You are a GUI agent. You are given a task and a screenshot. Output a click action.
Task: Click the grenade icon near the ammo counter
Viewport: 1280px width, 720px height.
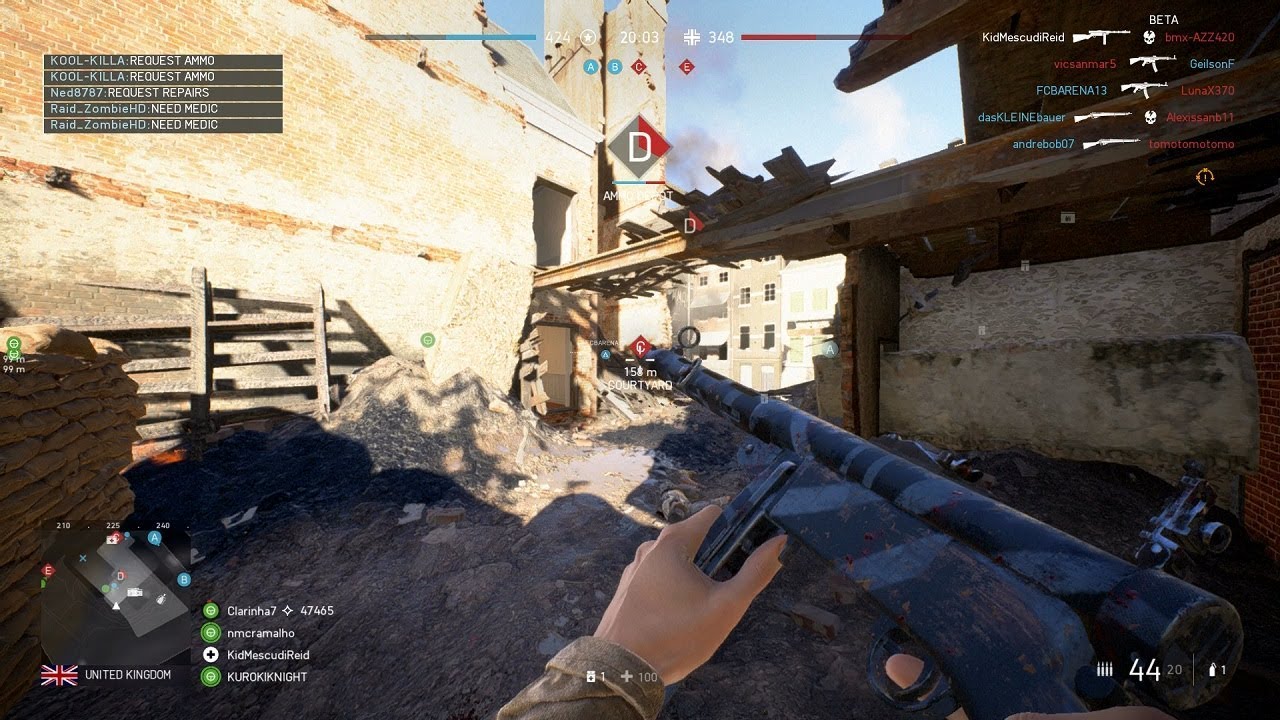click(1213, 669)
